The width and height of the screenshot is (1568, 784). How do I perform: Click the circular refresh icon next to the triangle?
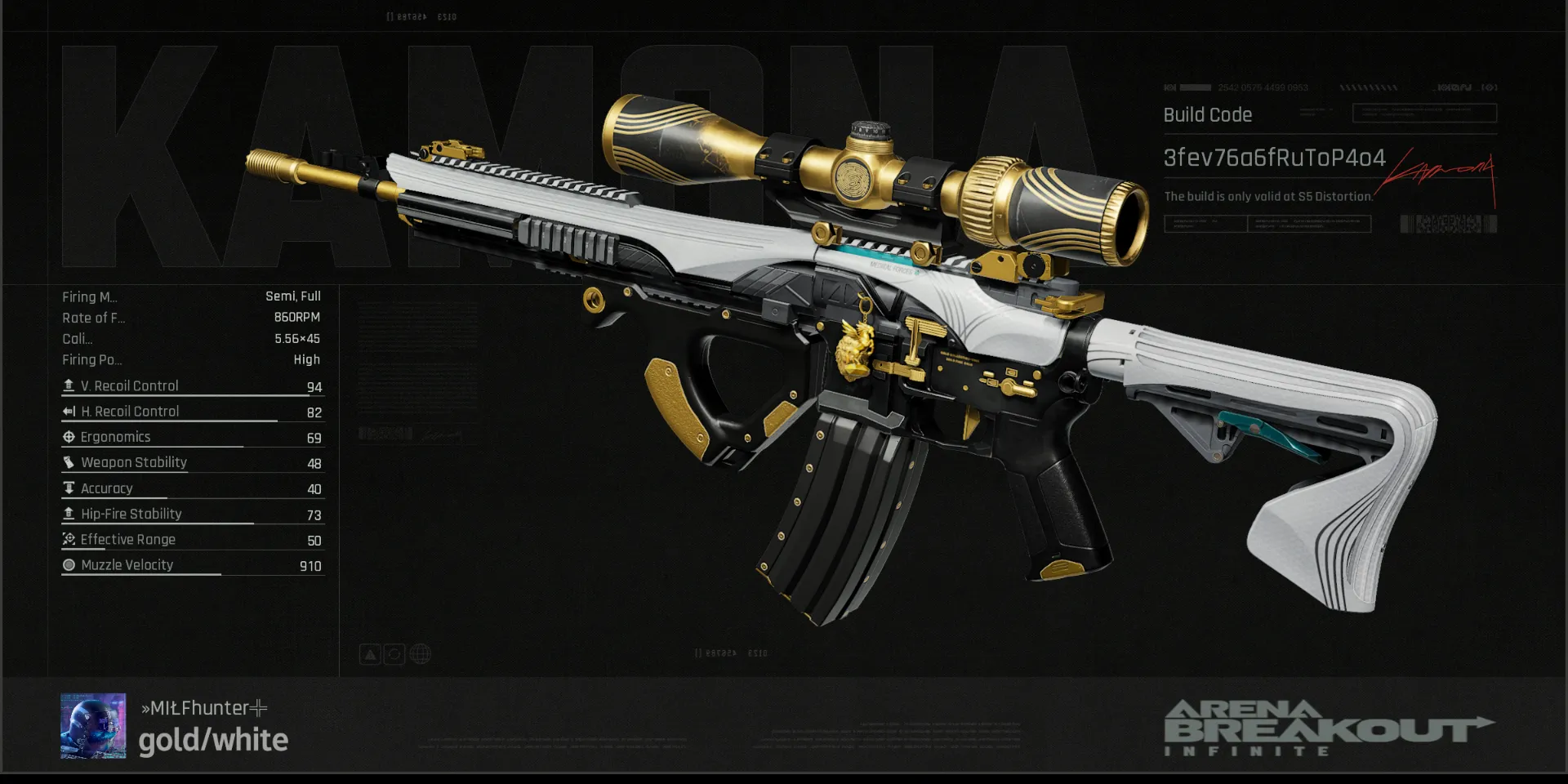coord(394,653)
